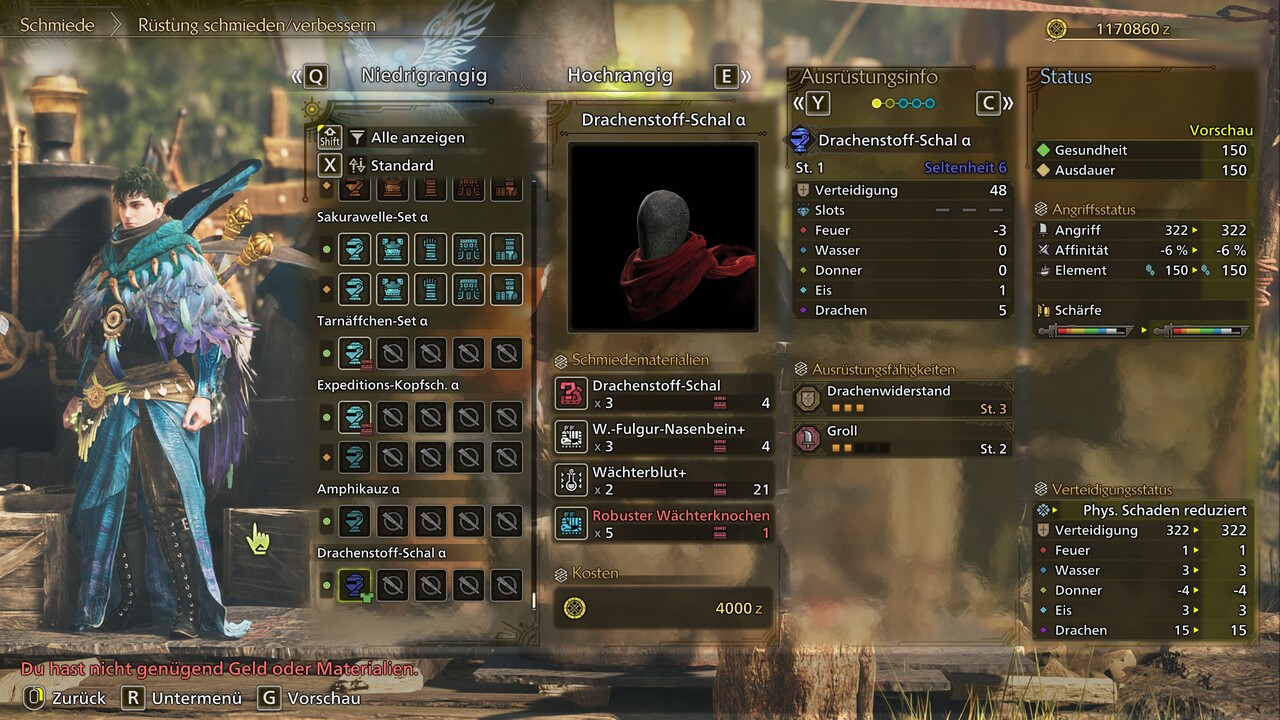Go back with the Zurück button

66,698
